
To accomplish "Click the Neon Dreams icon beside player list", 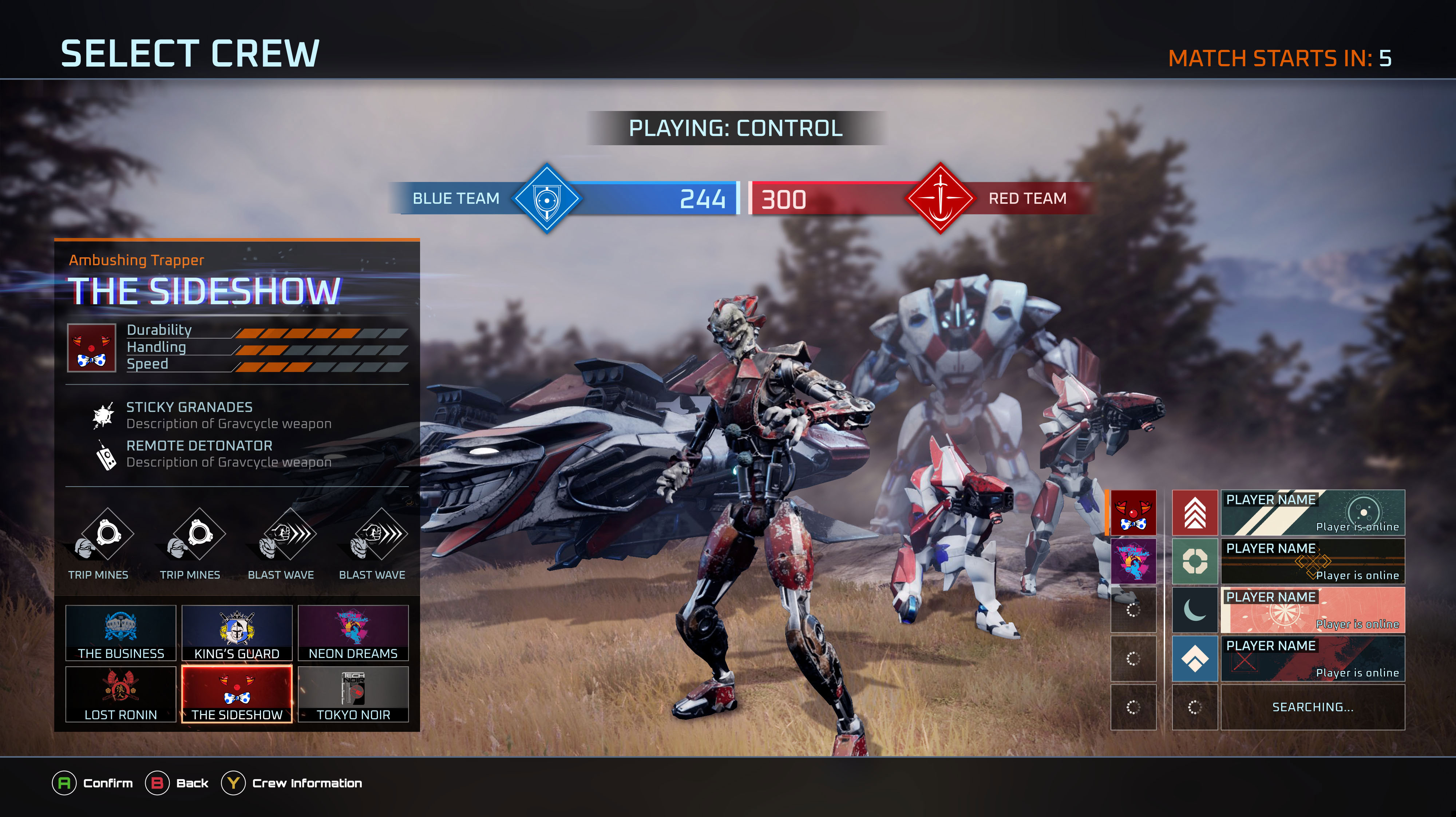I will coord(1133,561).
